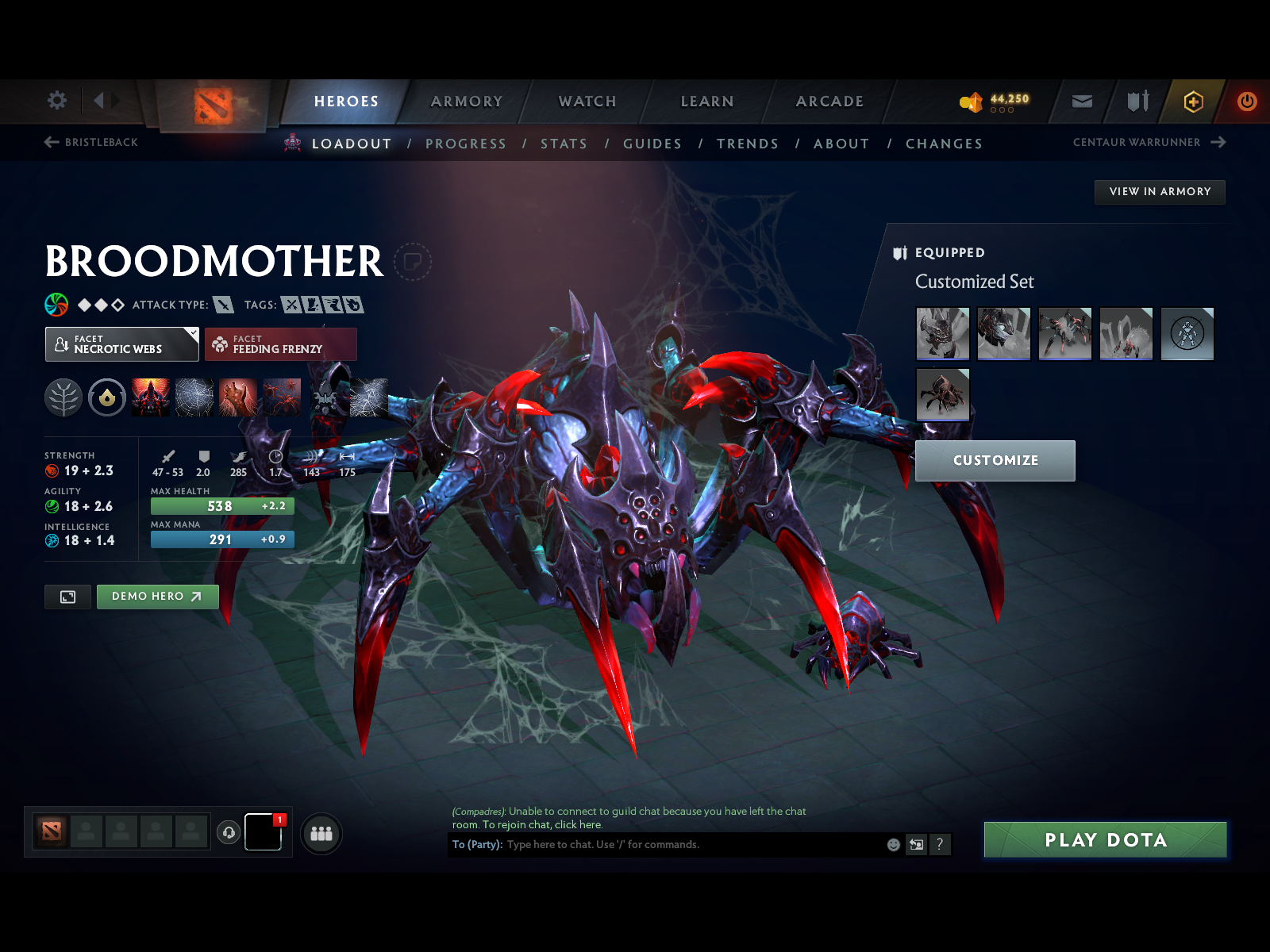Open the in-game mail inbox icon
Screen dimensions: 1270x952
point(1081,102)
